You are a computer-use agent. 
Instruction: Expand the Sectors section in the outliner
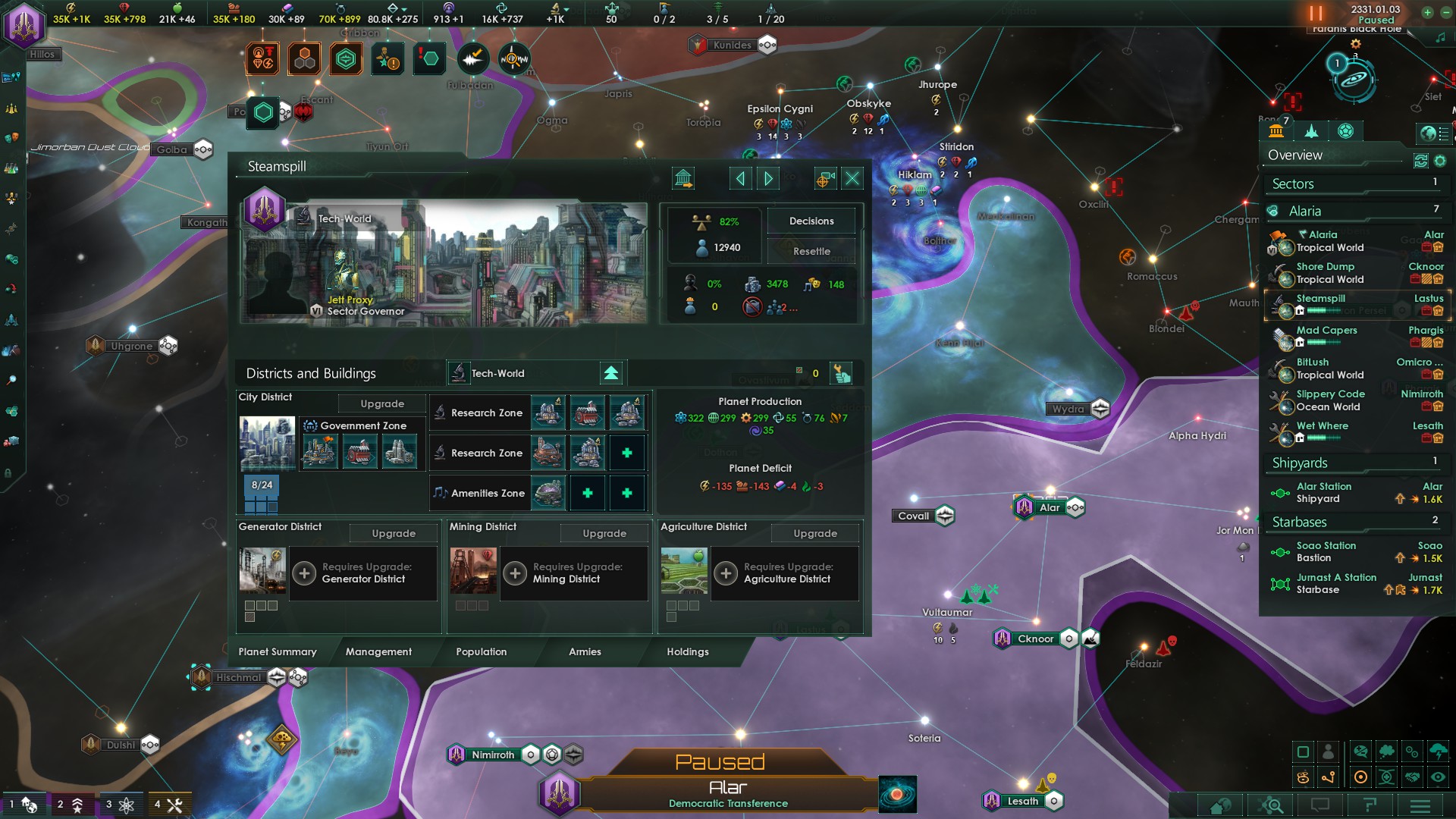(x=1294, y=184)
